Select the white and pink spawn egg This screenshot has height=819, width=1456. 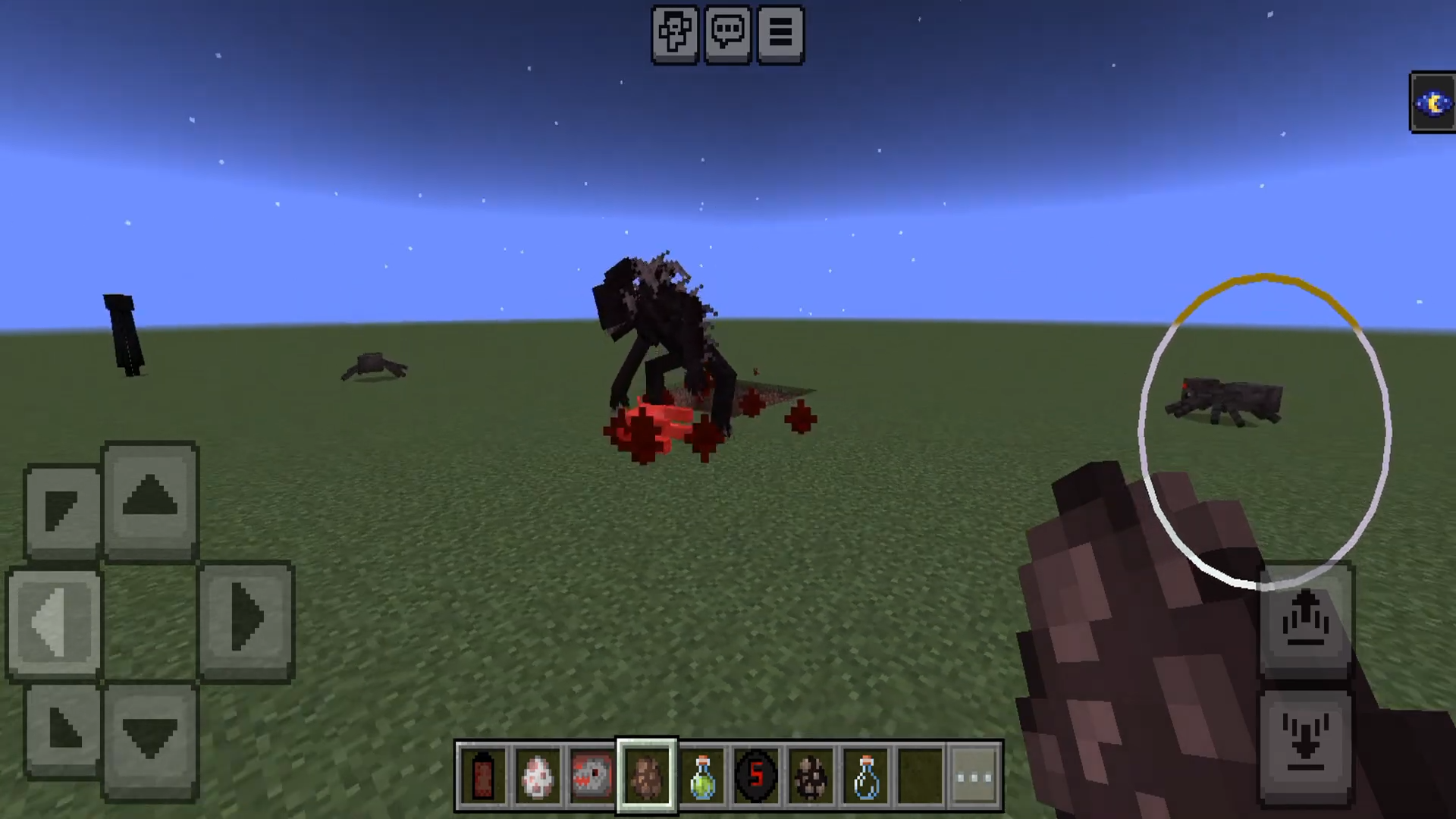[538, 777]
